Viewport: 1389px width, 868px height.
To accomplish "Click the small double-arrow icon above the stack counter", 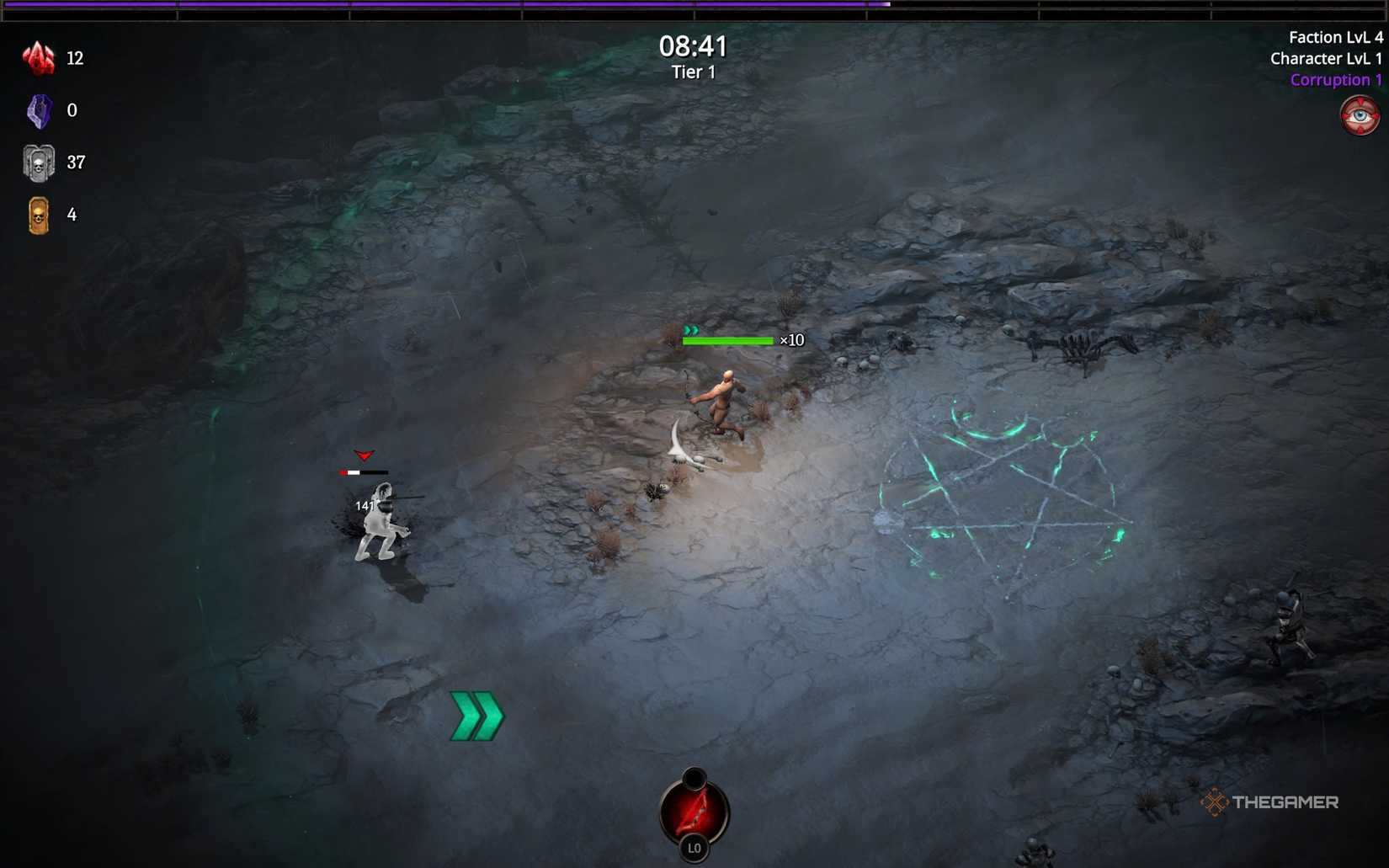I will (691, 330).
